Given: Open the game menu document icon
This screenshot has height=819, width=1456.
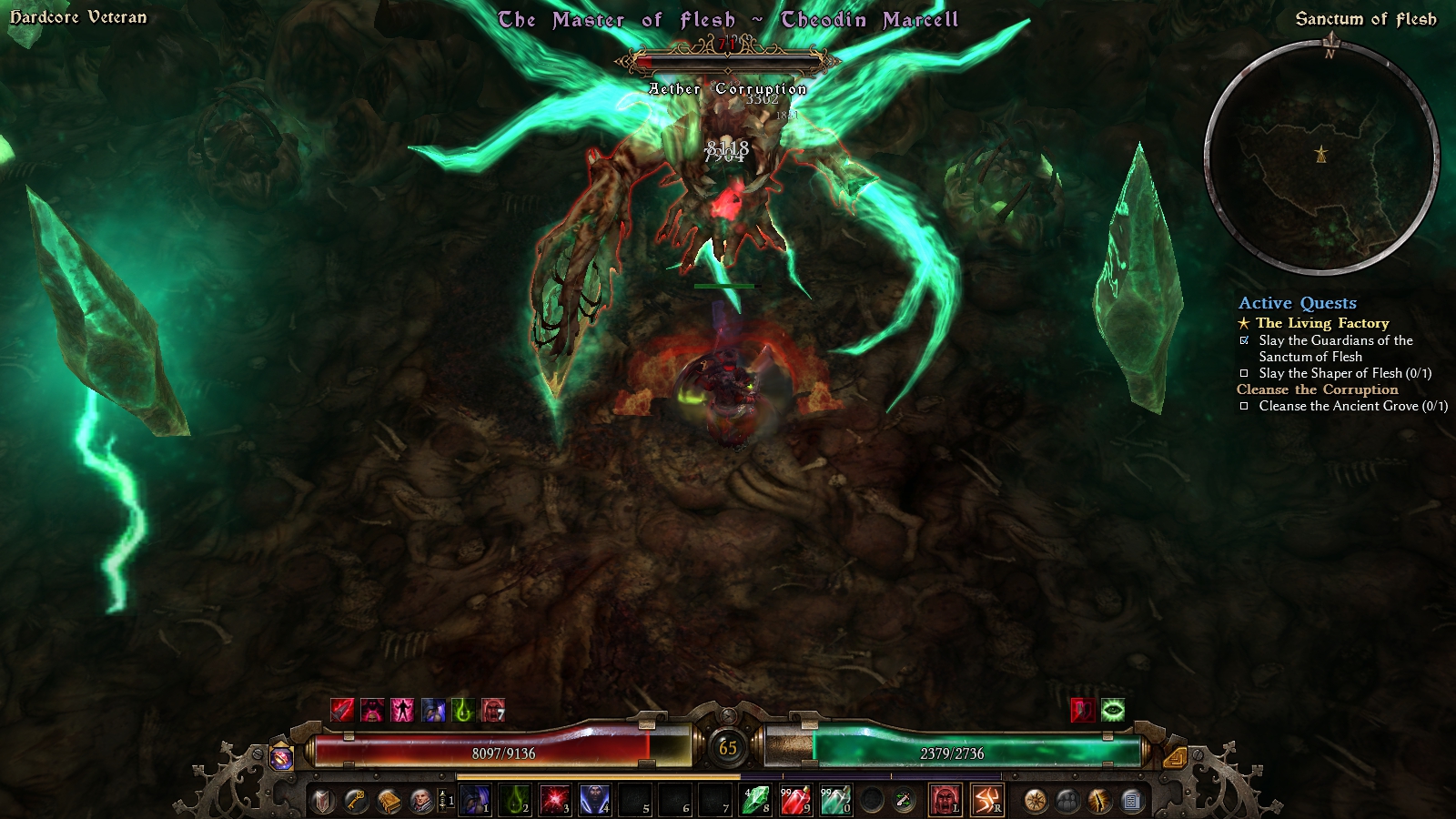Looking at the screenshot, I should pos(1132,801).
